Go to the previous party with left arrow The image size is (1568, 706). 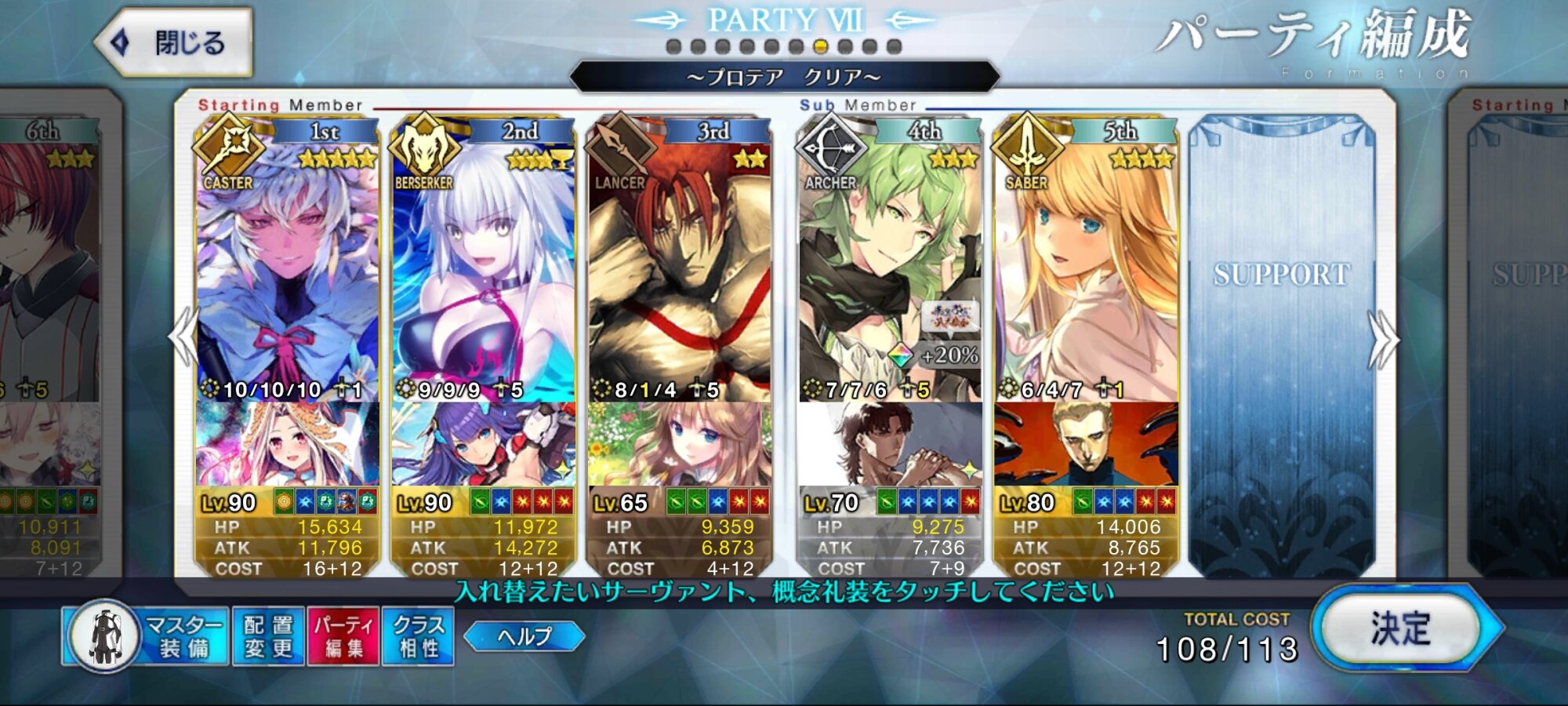pos(183,337)
